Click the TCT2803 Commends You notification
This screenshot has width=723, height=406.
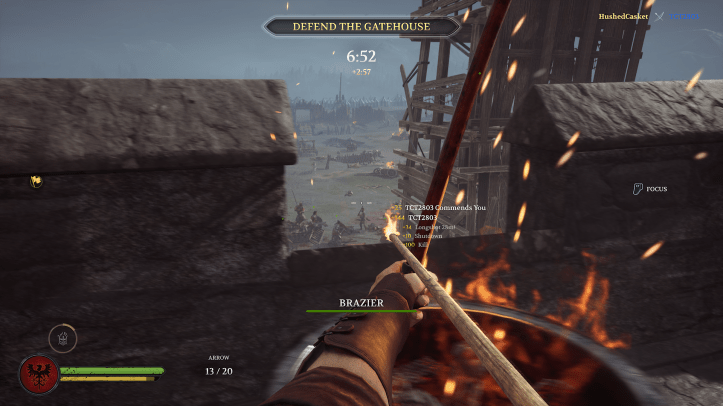pyautogui.click(x=445, y=207)
